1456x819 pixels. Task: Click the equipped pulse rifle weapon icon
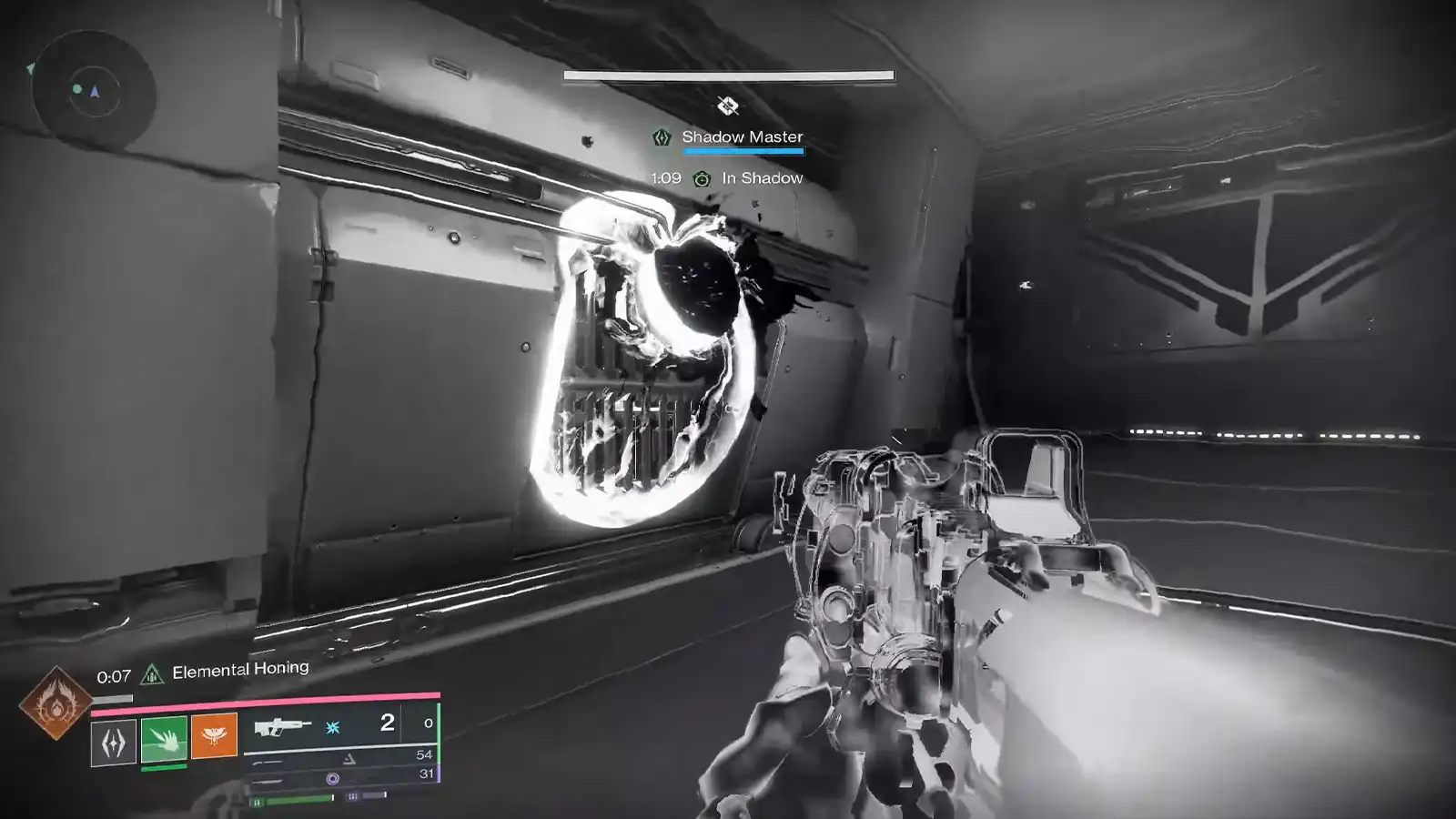click(284, 727)
